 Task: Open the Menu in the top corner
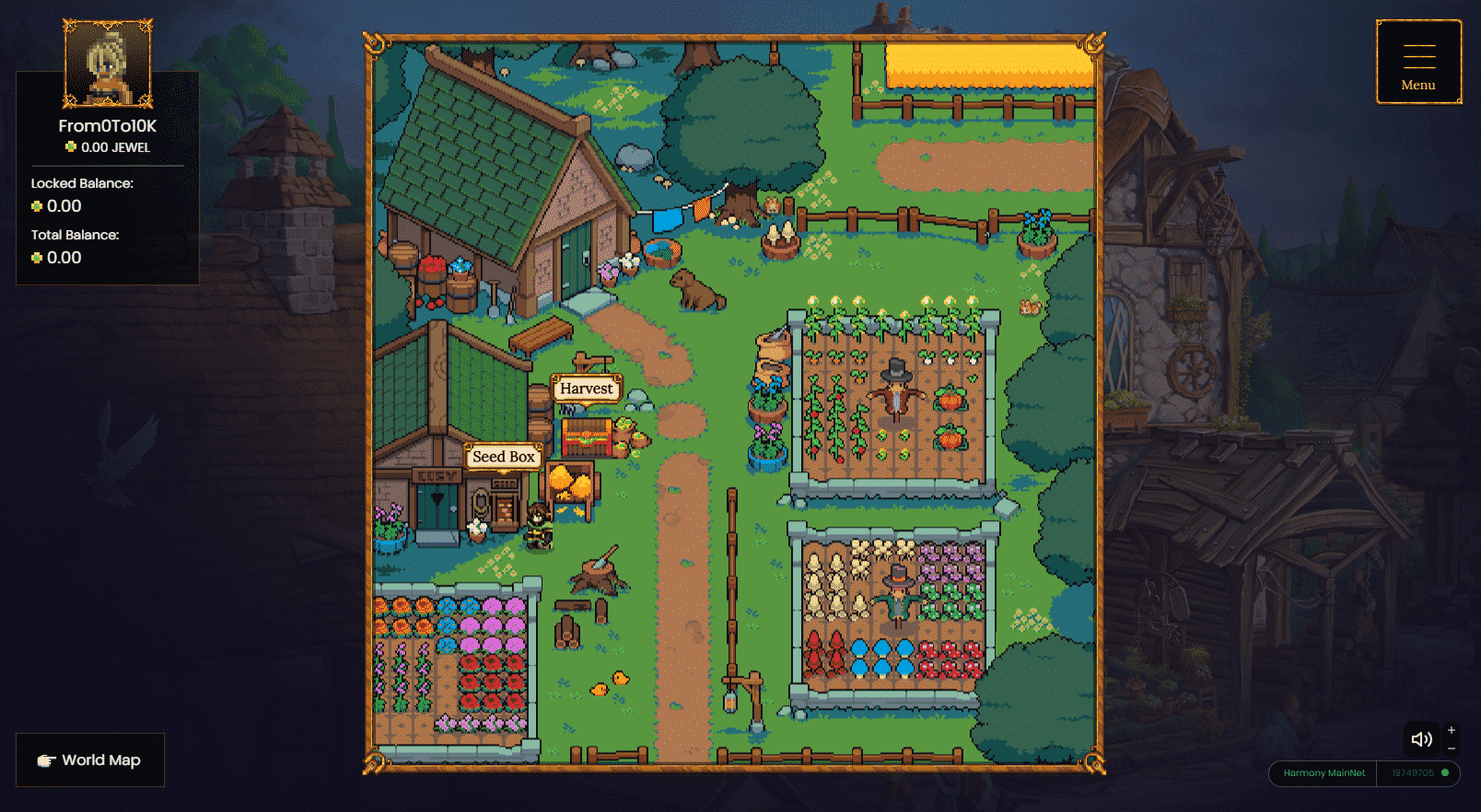coord(1418,63)
